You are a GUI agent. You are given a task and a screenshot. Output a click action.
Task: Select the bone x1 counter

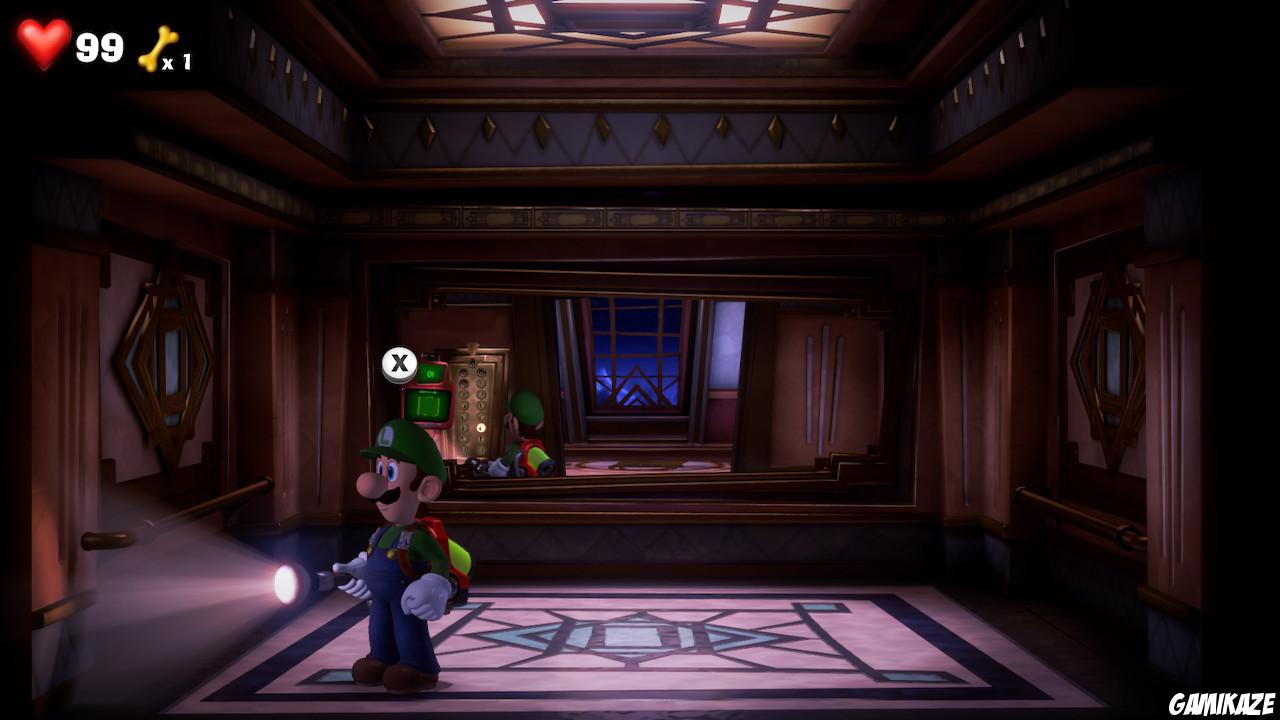click(178, 62)
